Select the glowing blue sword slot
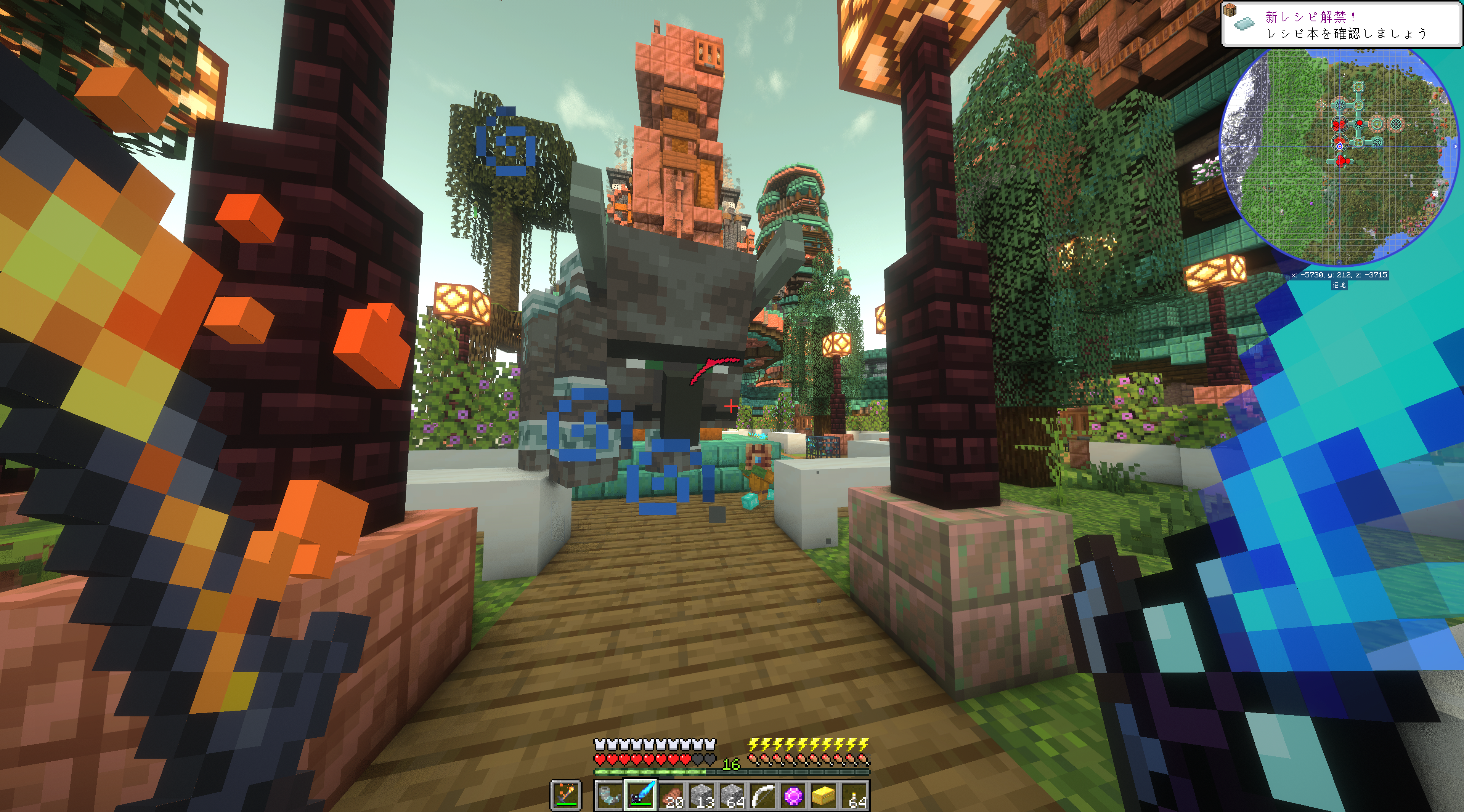The image size is (1464, 812). pos(640,795)
